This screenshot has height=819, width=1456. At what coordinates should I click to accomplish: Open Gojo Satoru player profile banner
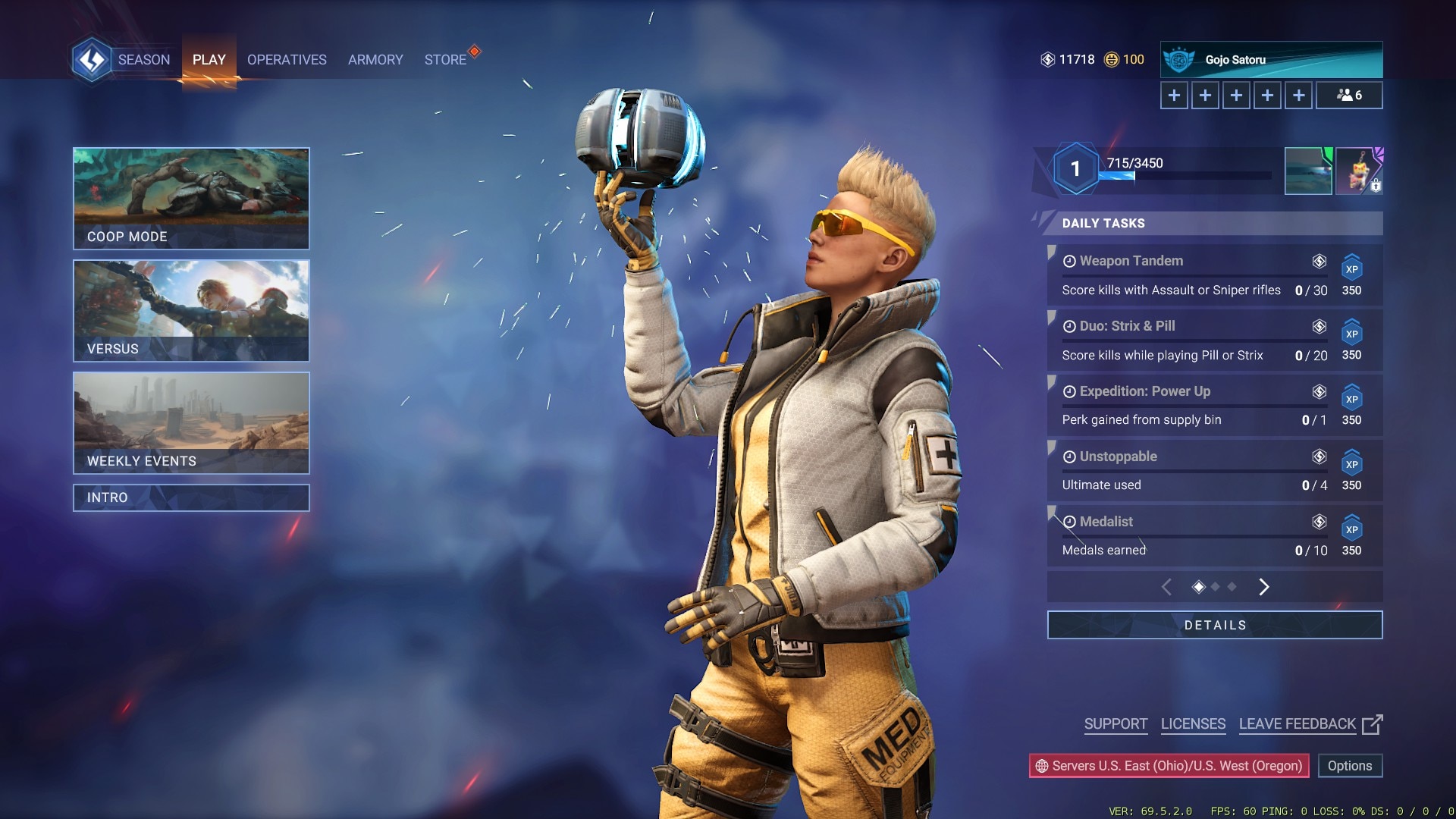click(x=1271, y=60)
